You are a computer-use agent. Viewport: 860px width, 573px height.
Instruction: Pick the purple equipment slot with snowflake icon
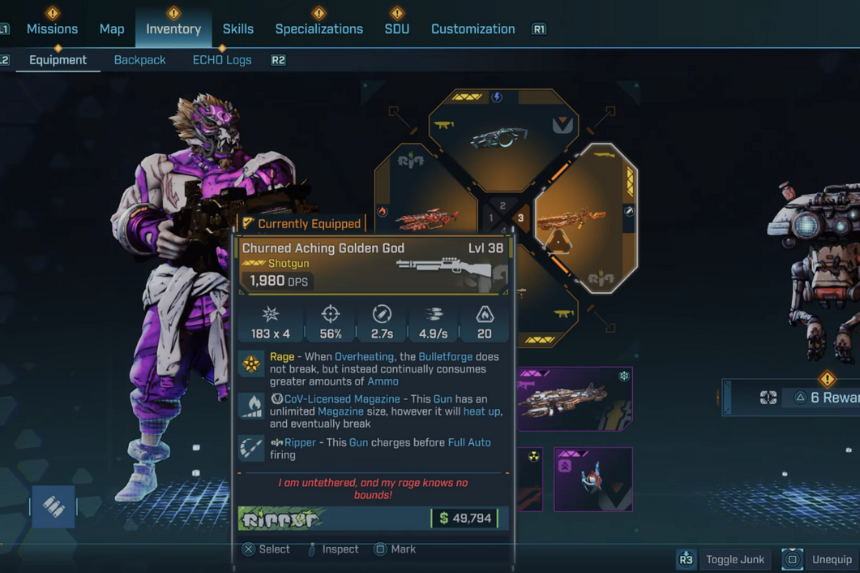(x=576, y=399)
